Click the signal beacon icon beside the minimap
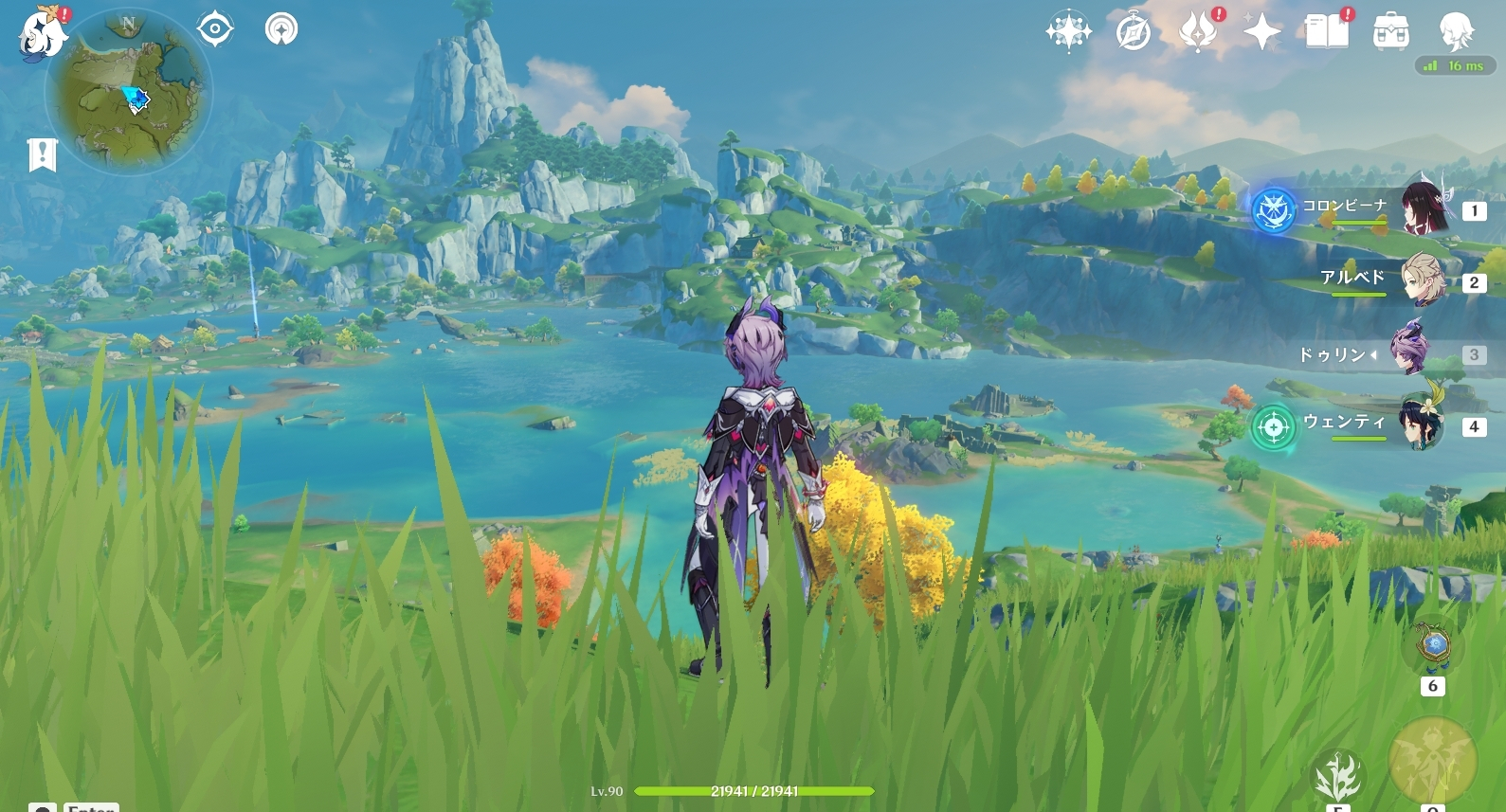This screenshot has width=1506, height=812. pos(281,29)
